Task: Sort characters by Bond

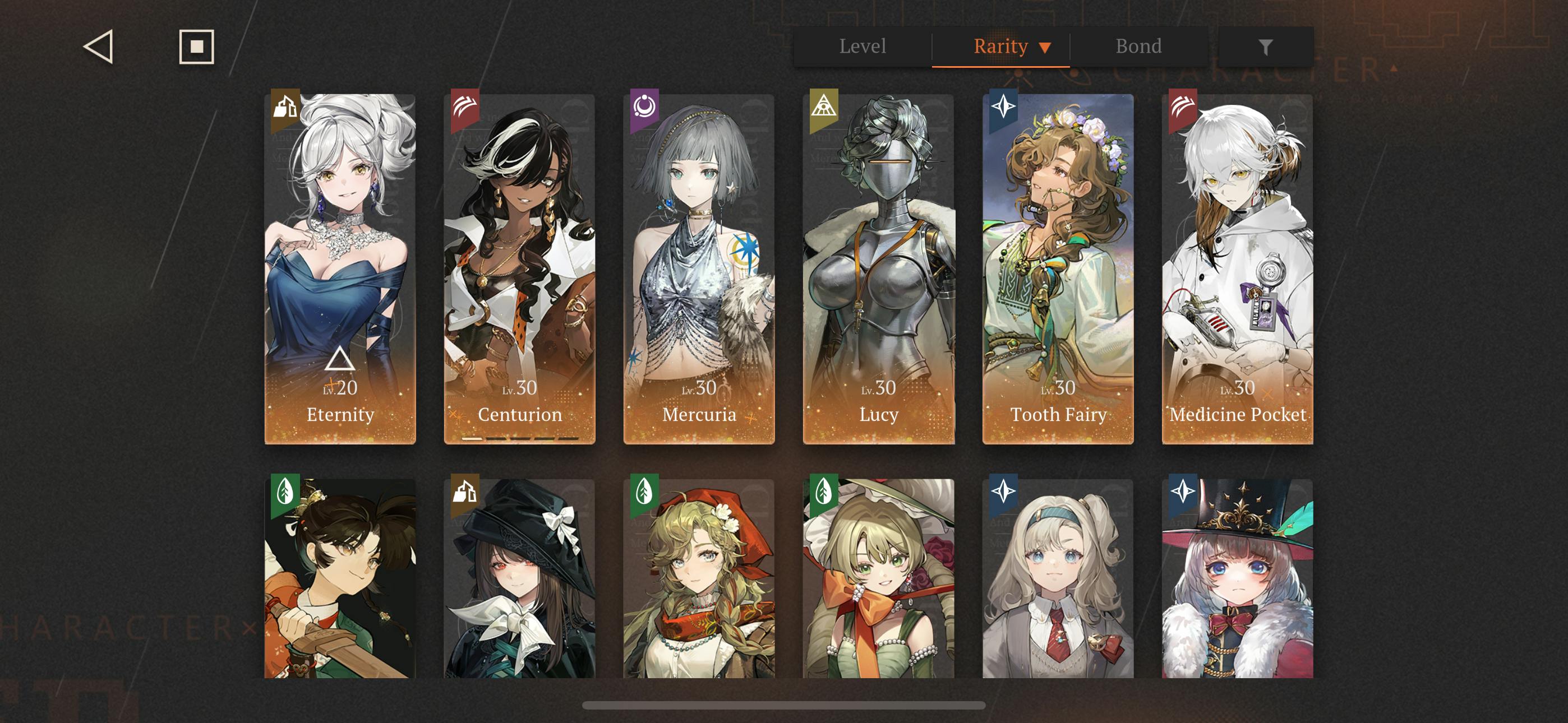Action: pos(1138,47)
